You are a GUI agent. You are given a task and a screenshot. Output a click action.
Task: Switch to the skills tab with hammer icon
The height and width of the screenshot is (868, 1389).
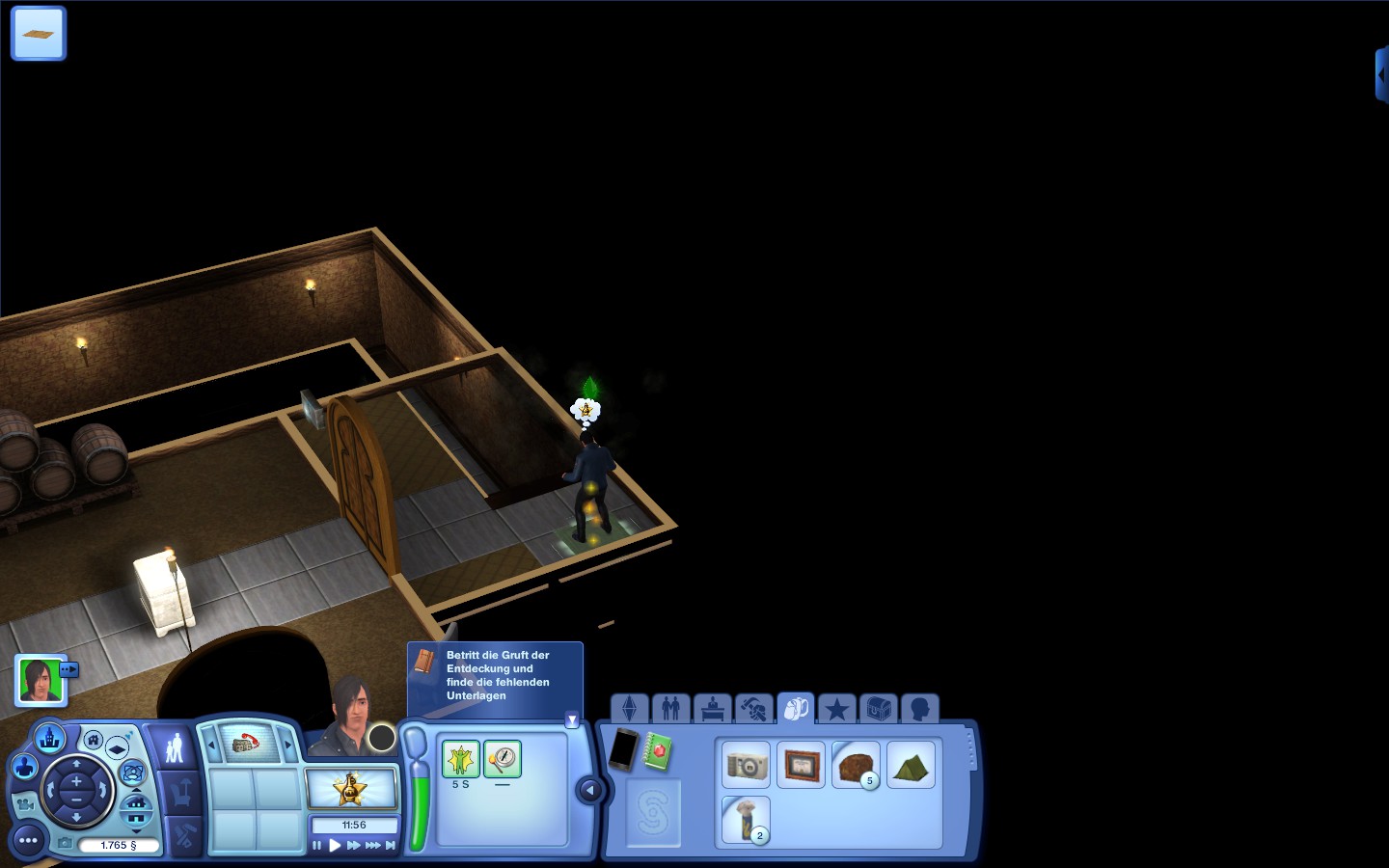754,710
